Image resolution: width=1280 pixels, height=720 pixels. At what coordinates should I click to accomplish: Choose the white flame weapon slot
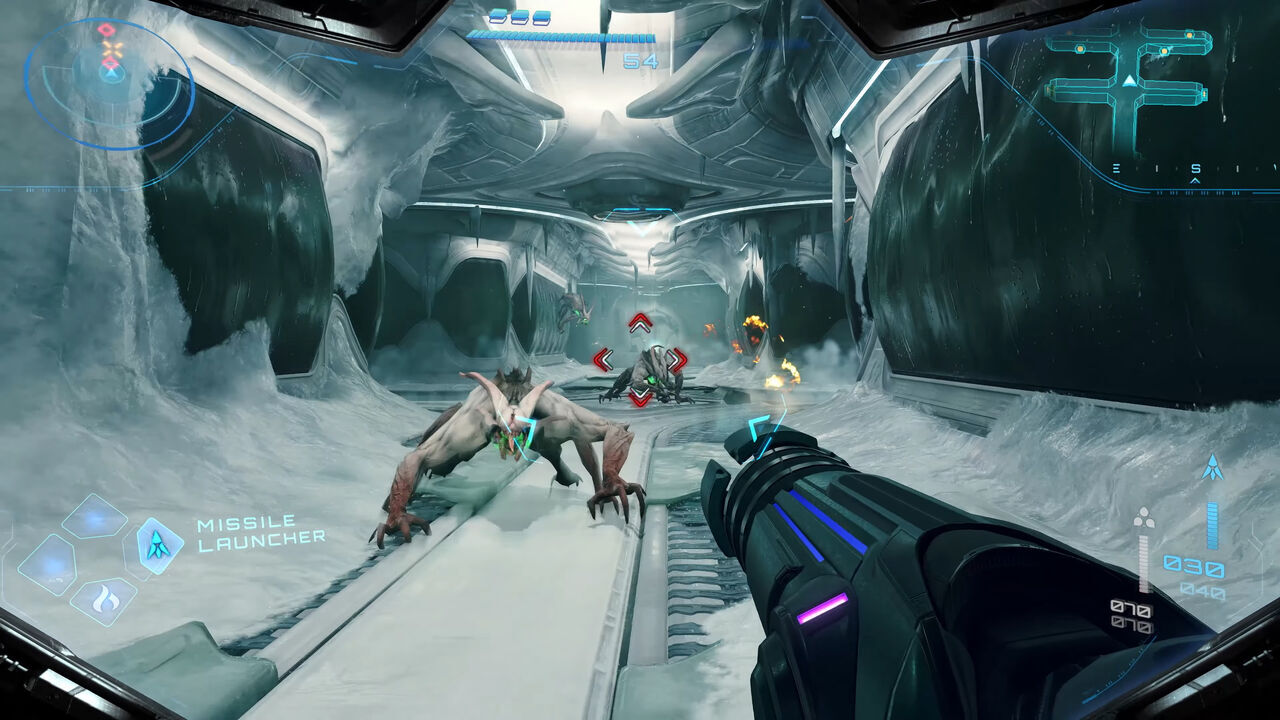[104, 600]
